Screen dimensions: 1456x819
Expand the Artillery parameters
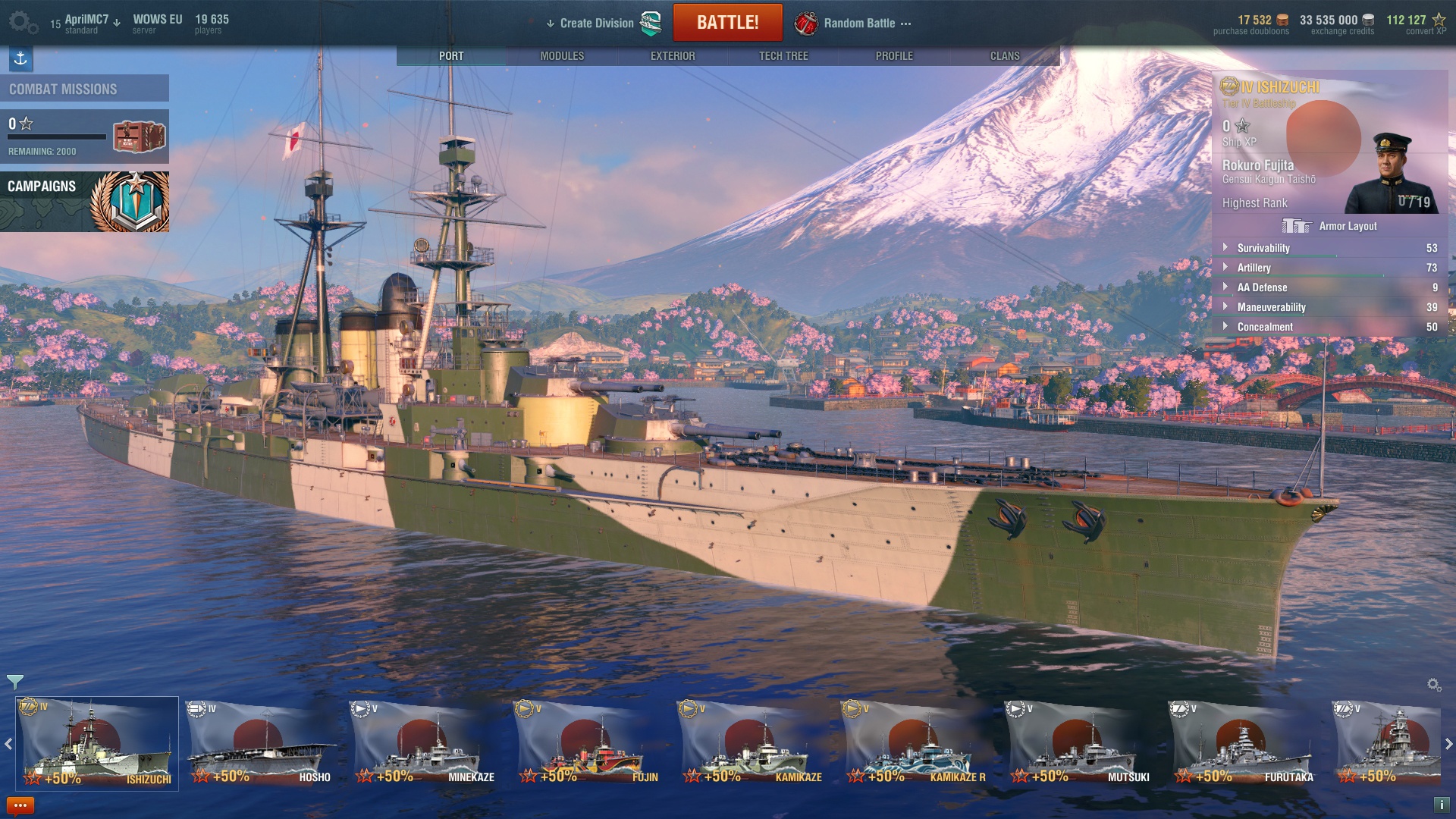click(1254, 268)
